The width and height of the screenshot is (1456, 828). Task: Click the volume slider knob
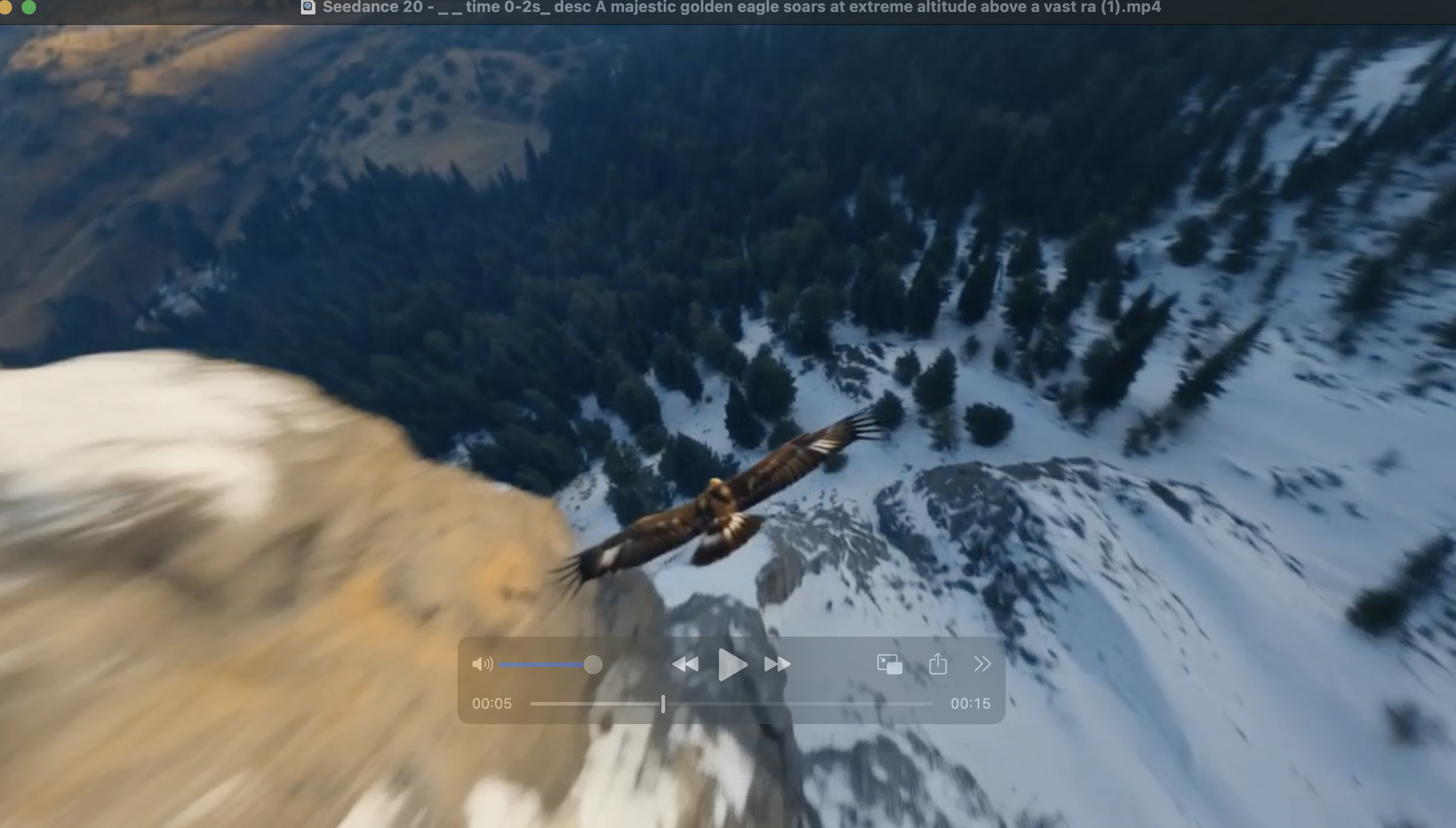coord(594,664)
